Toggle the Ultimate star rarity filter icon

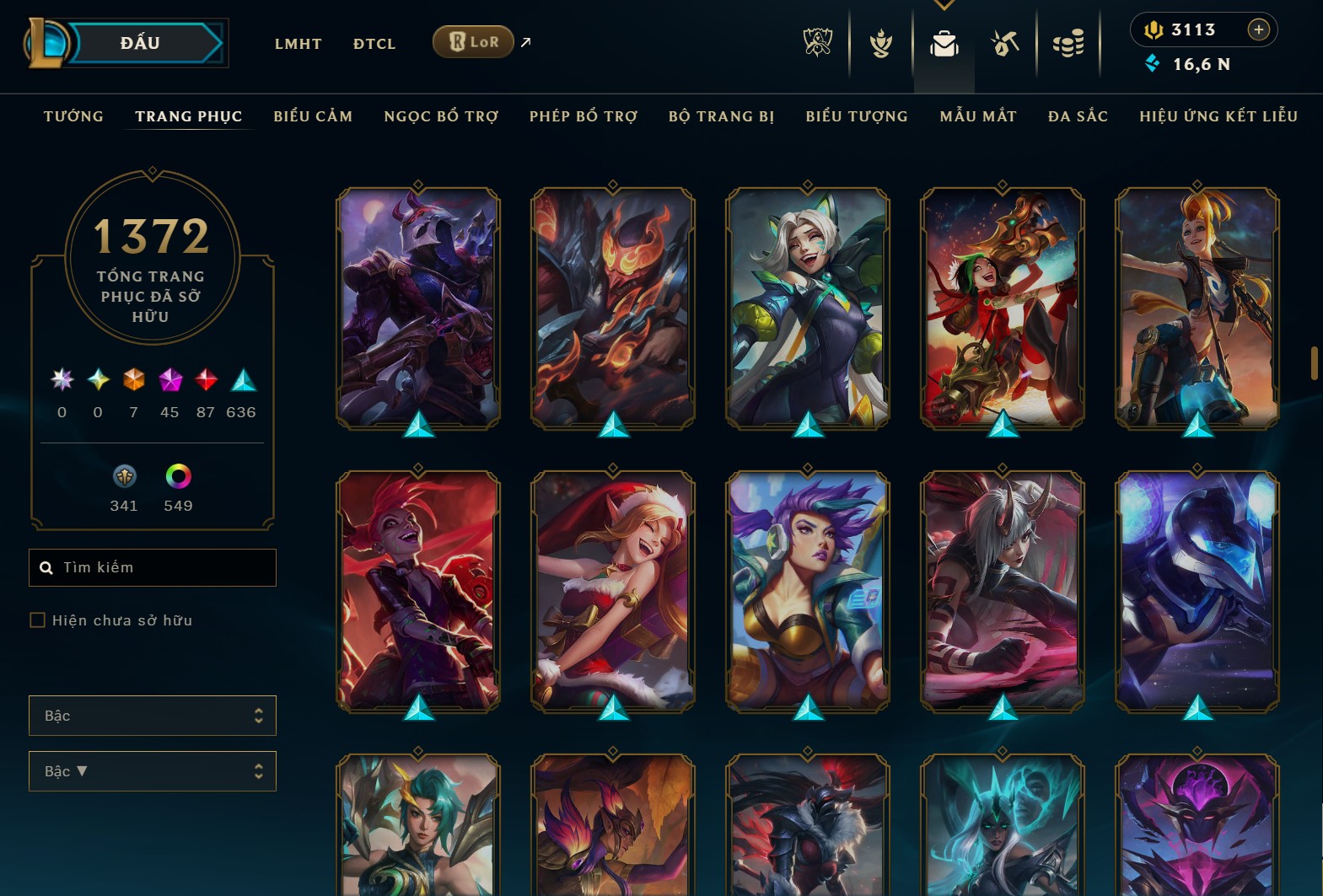(x=60, y=381)
